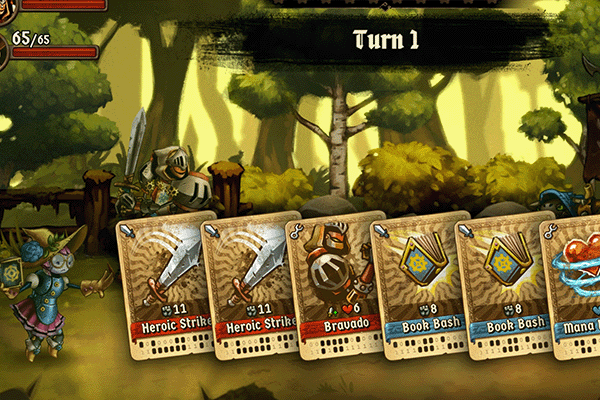Choose the Mana card with the heart
The width and height of the screenshot is (600, 400).
[572, 285]
